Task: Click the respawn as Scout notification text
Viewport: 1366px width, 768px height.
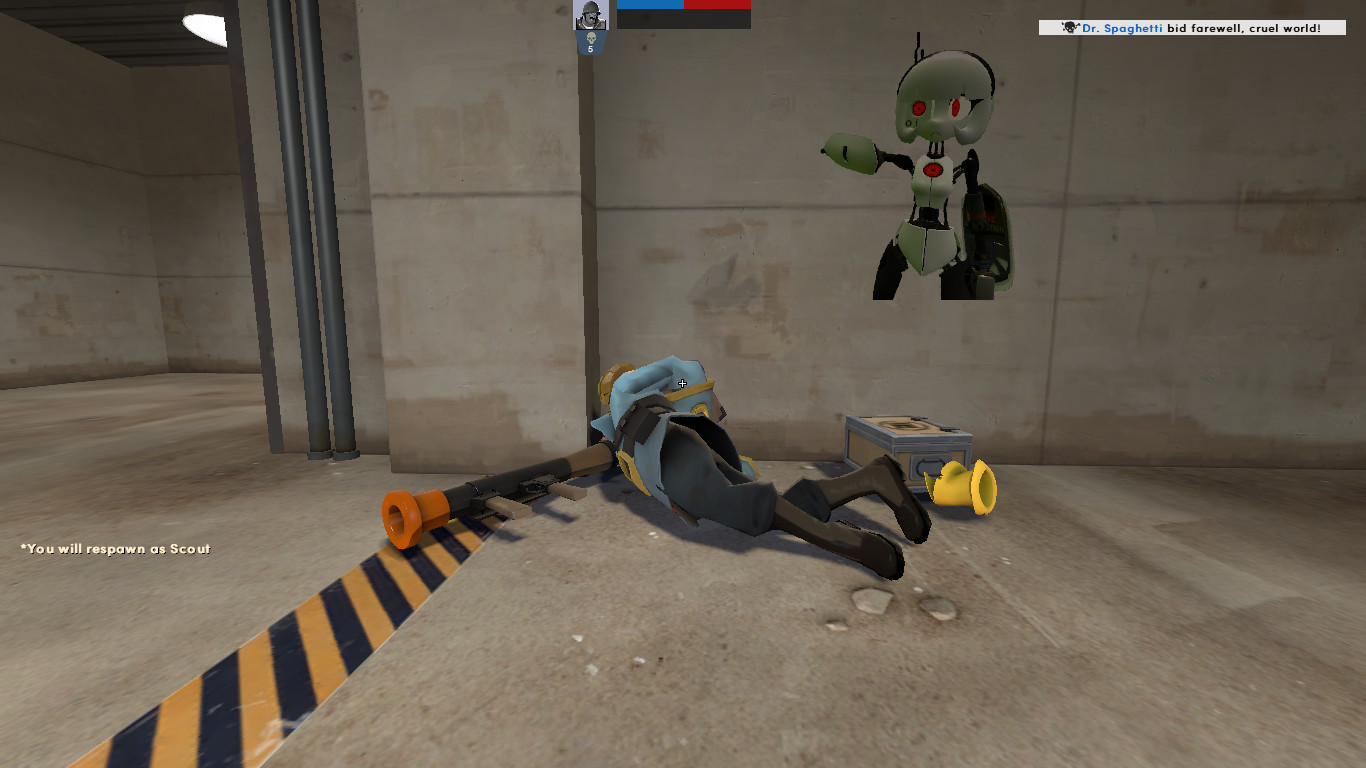Action: pyautogui.click(x=113, y=549)
